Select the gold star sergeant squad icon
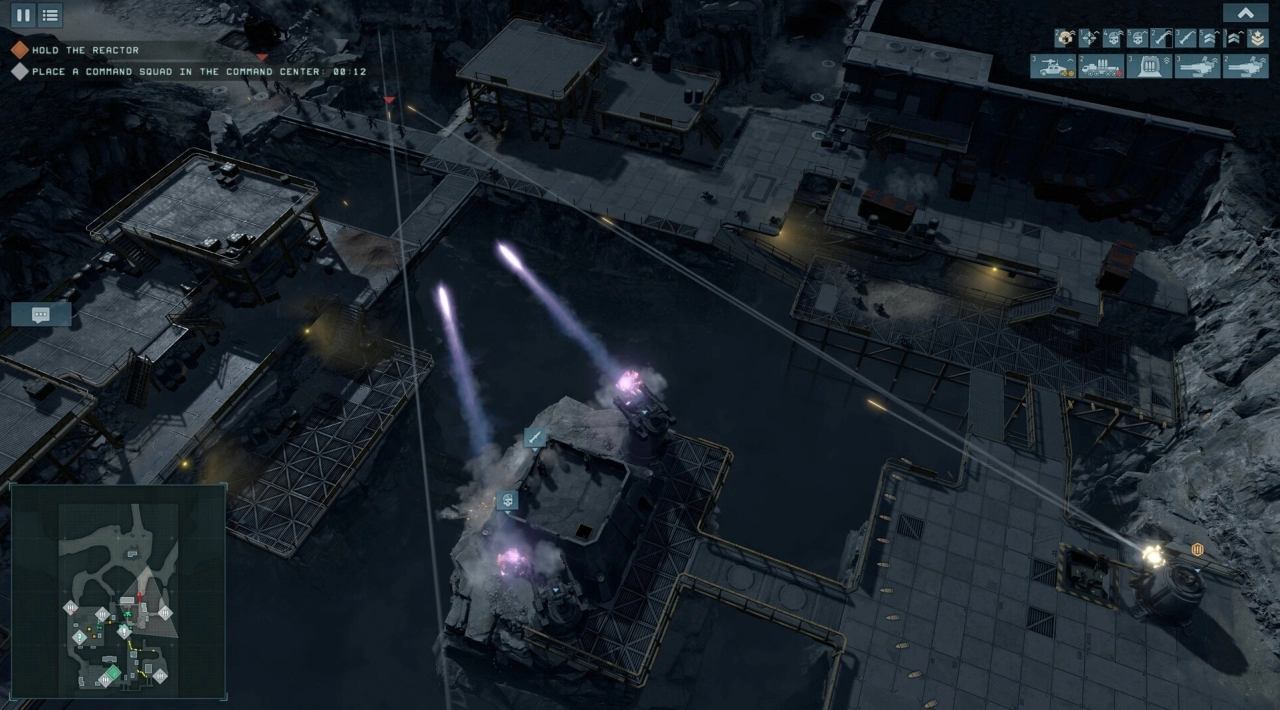Viewport: 1280px width, 710px height. 1257,38
